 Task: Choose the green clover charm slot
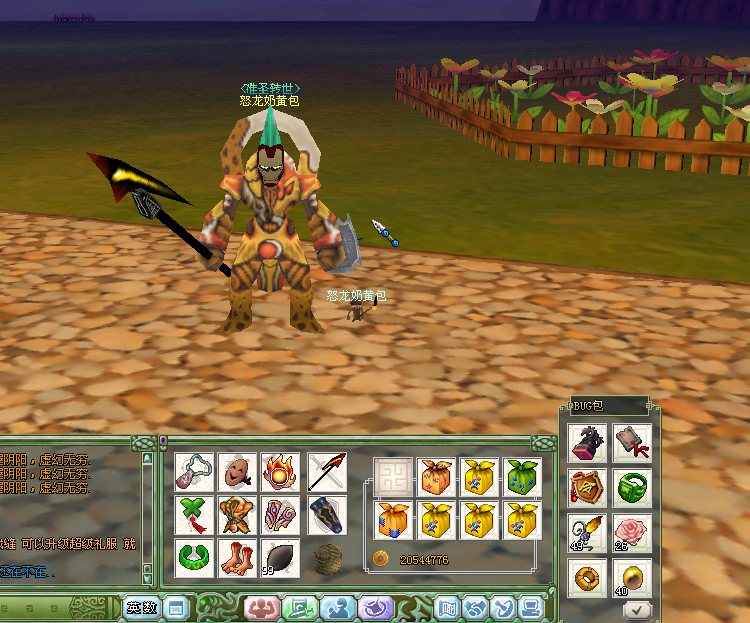click(x=193, y=514)
